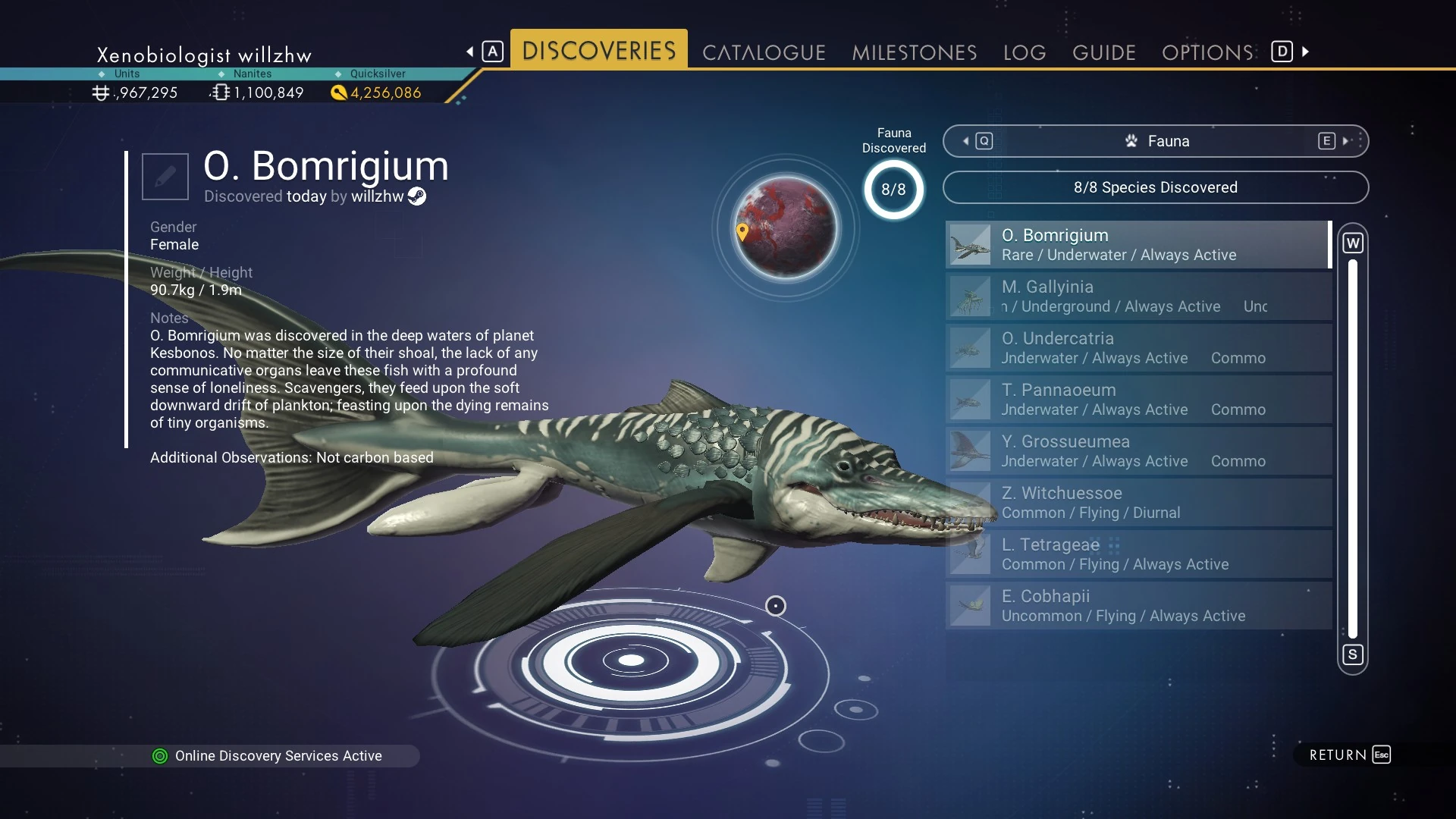Select the L. Tetrageae flying creature
Viewport: 1456px width, 819px height.
tap(1137, 554)
